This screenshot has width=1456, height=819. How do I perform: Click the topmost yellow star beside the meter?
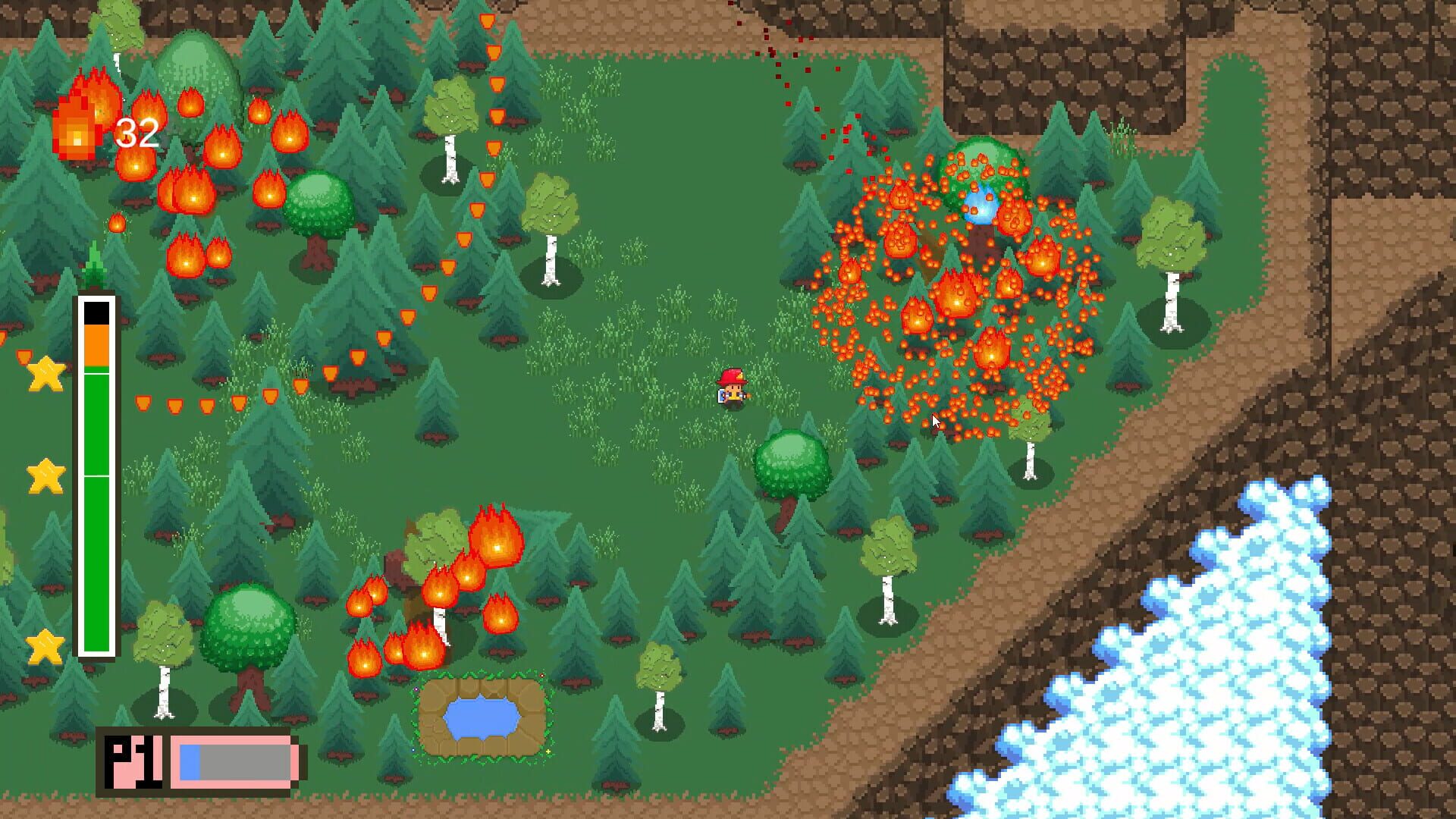pos(45,377)
